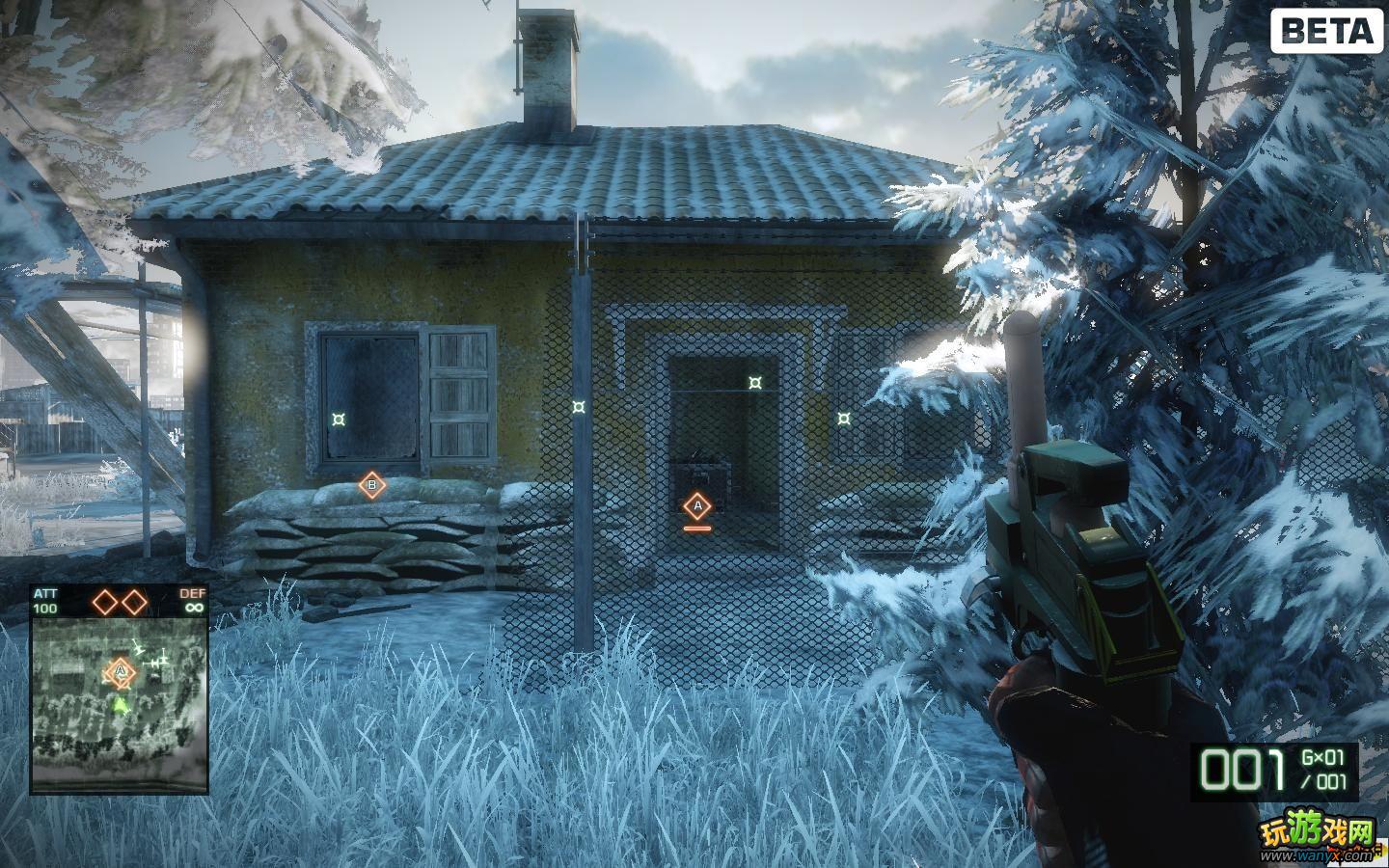The image size is (1389, 868).
Task: Click the green player arrow on the minimap
Action: pyautogui.click(x=120, y=705)
